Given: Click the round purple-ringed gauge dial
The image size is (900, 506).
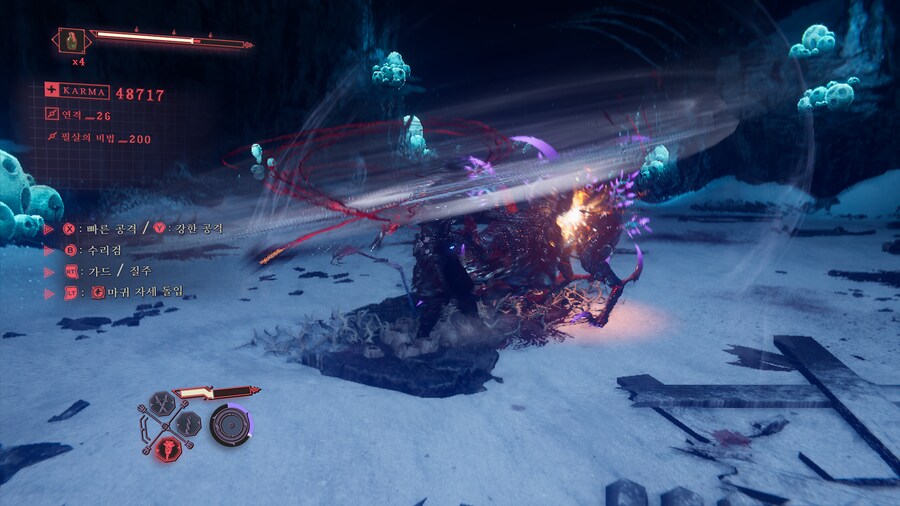Looking at the screenshot, I should coord(229,424).
